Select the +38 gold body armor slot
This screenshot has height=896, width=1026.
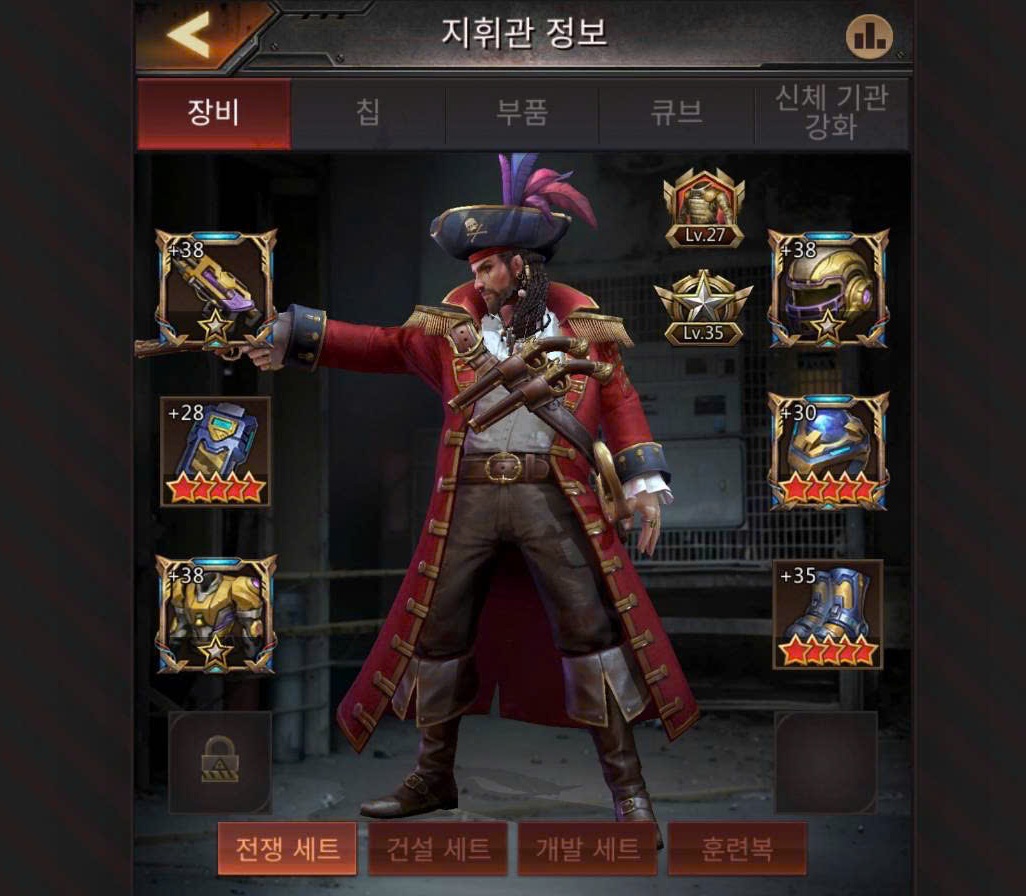point(215,615)
